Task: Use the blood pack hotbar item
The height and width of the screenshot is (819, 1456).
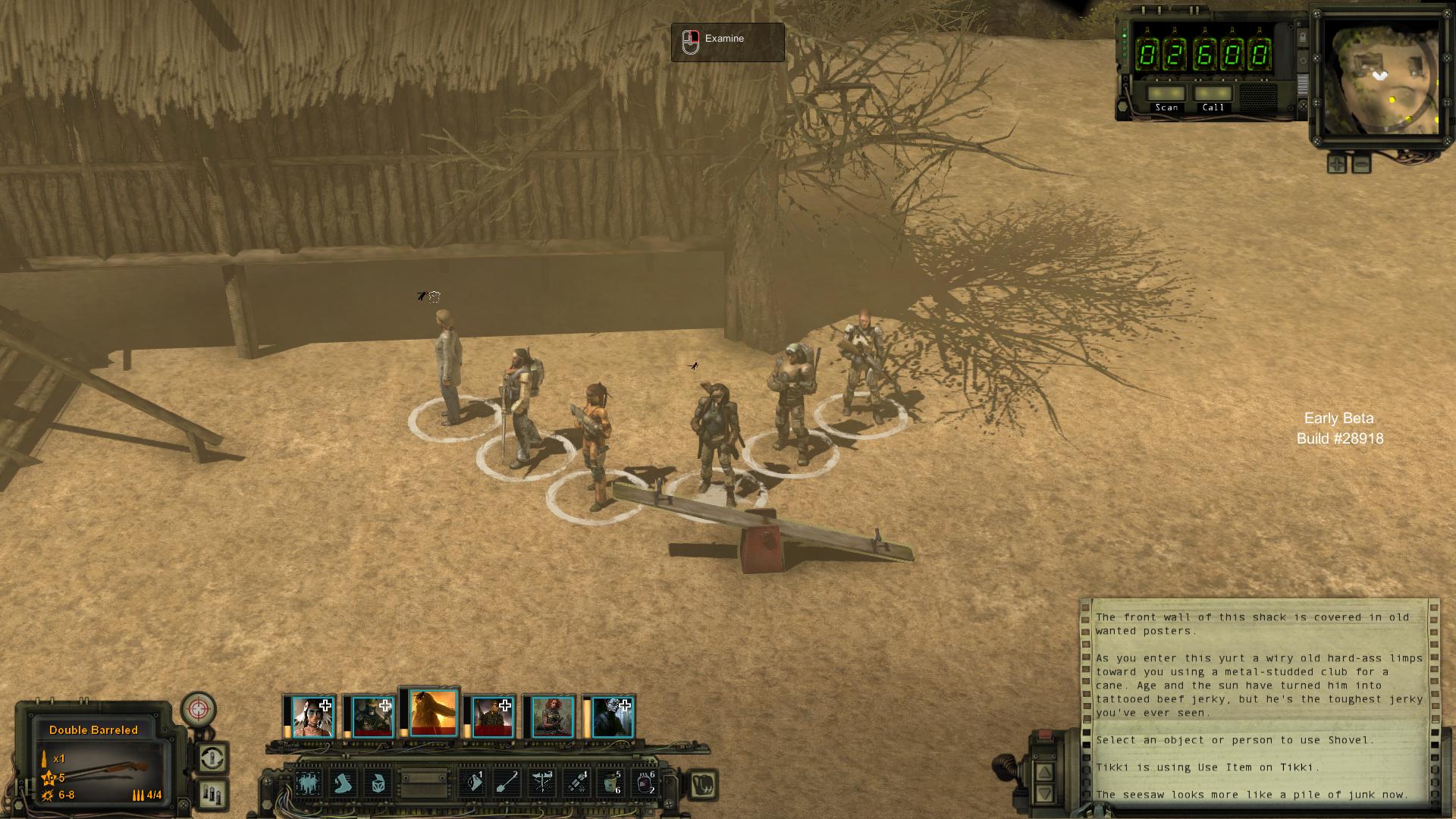Action: coord(645,783)
